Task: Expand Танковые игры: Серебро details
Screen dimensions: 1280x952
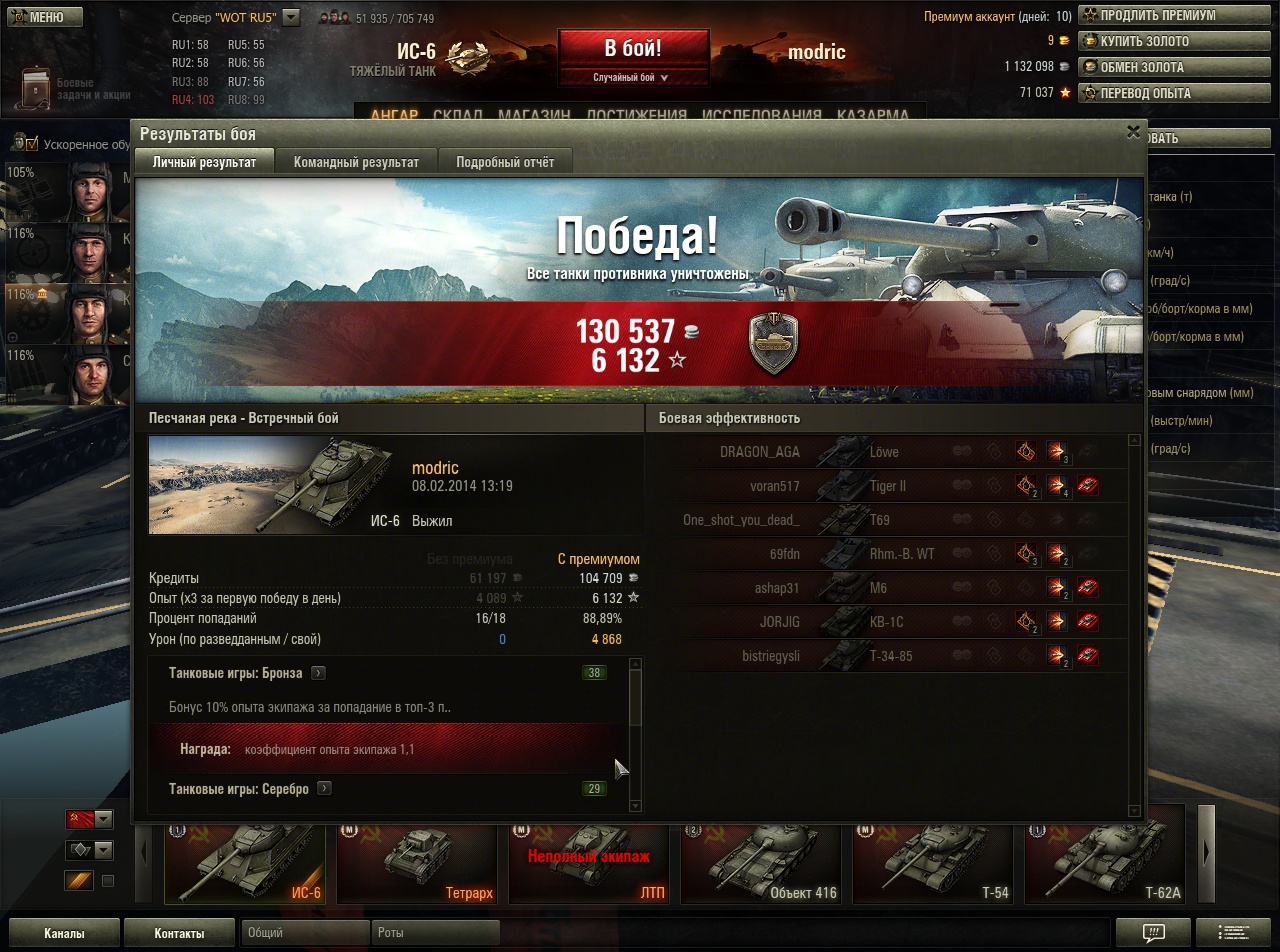Action: tap(324, 788)
